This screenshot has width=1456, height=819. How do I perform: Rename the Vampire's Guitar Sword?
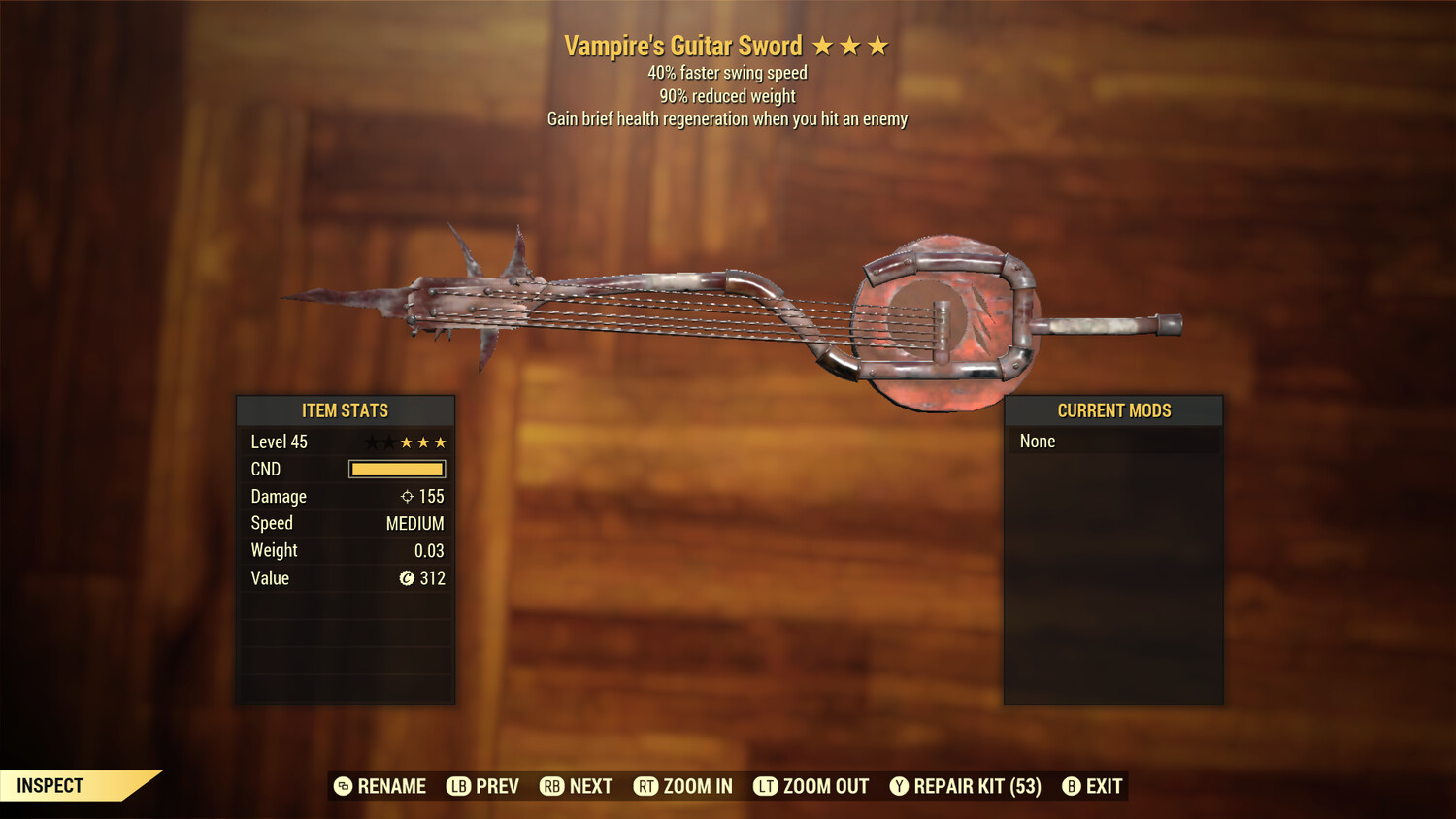pyautogui.click(x=381, y=786)
